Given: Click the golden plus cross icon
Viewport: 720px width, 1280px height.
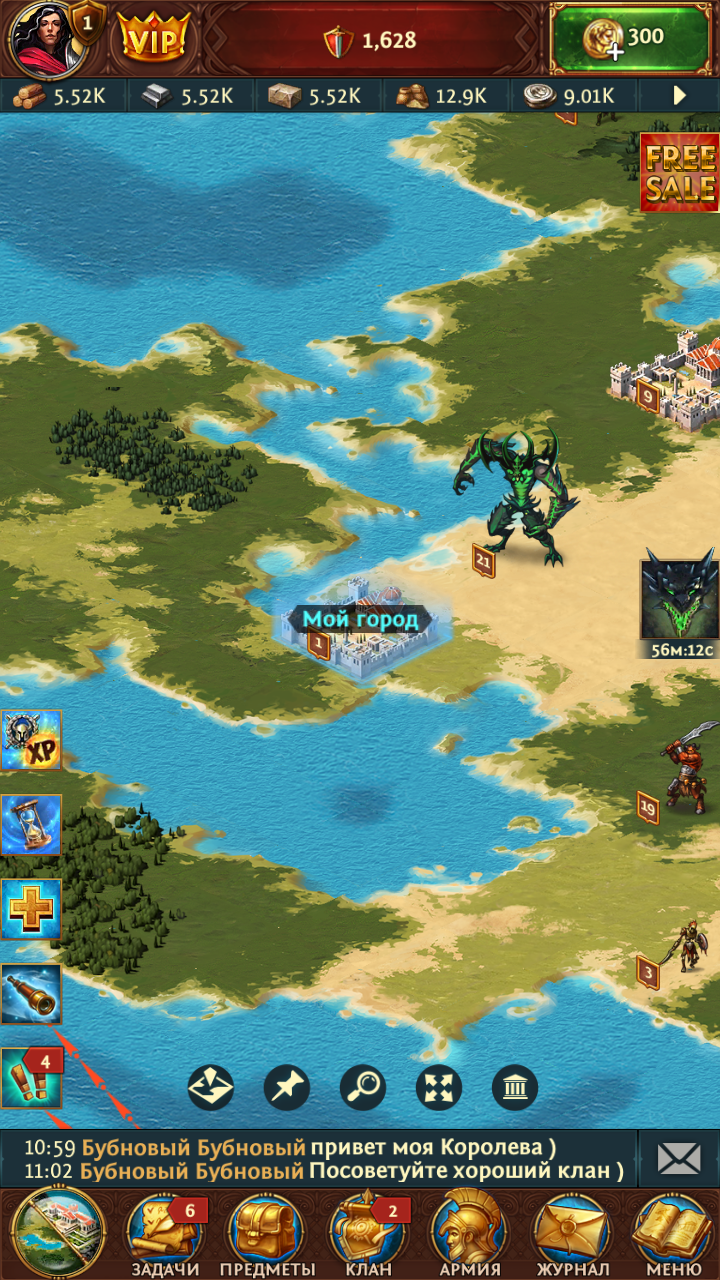Looking at the screenshot, I should coord(31,909).
